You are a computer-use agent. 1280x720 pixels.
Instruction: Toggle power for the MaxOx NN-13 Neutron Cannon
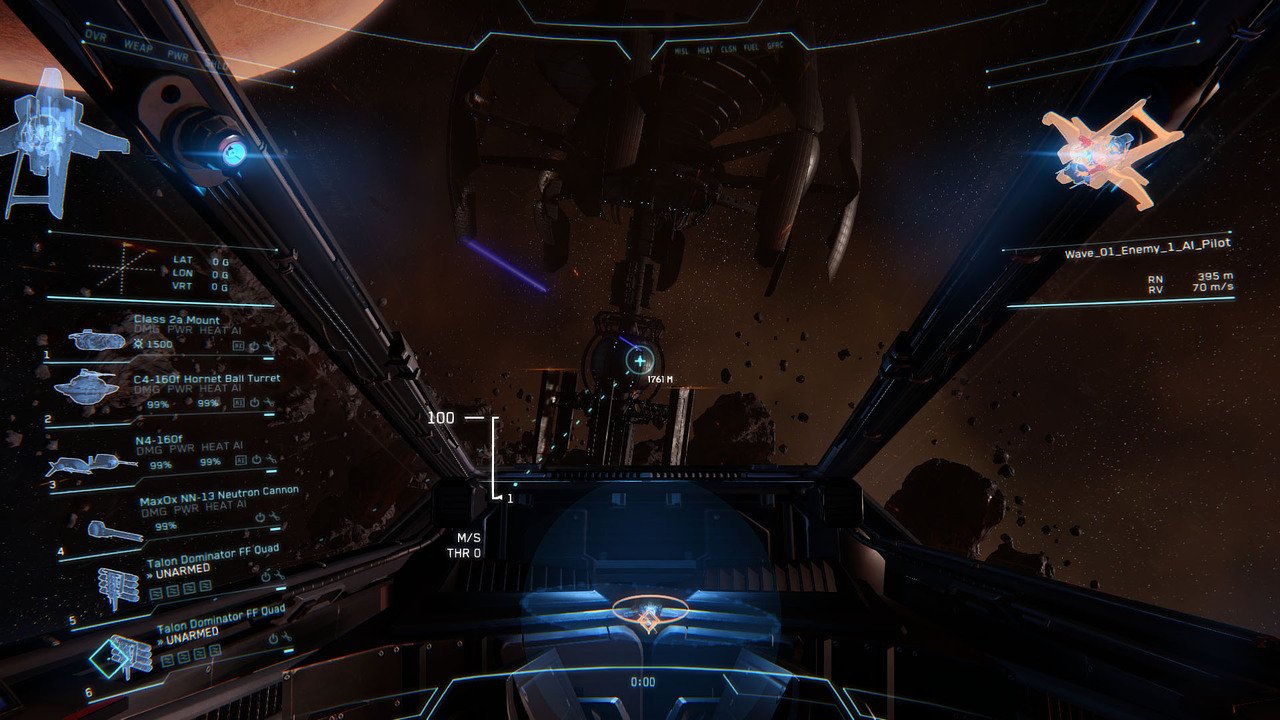[259, 515]
